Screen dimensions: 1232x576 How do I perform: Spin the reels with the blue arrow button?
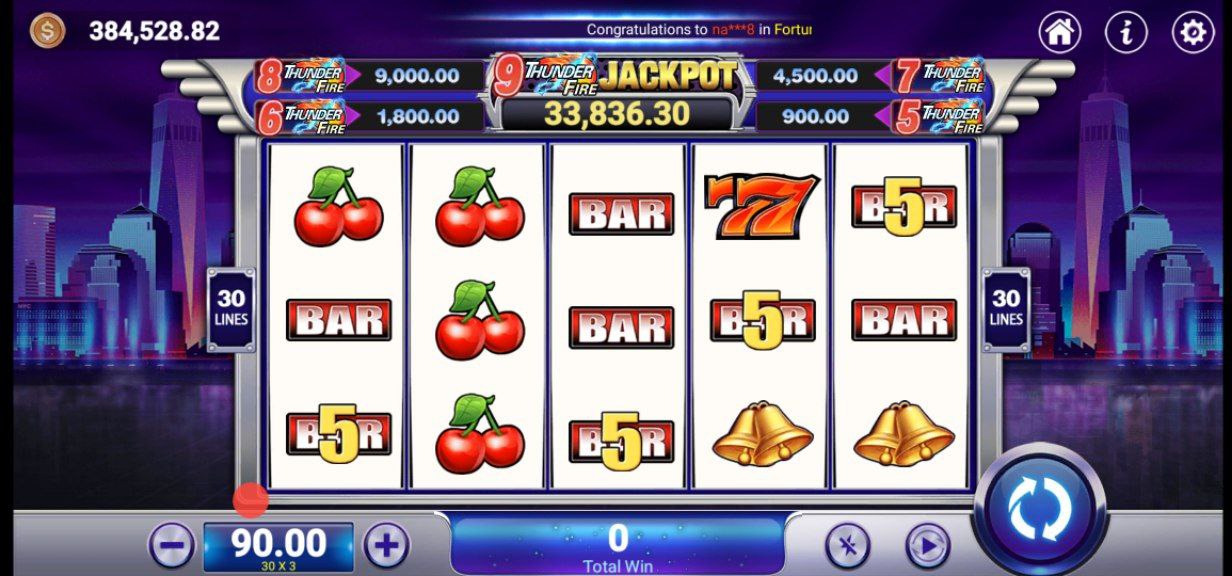pos(1039,509)
